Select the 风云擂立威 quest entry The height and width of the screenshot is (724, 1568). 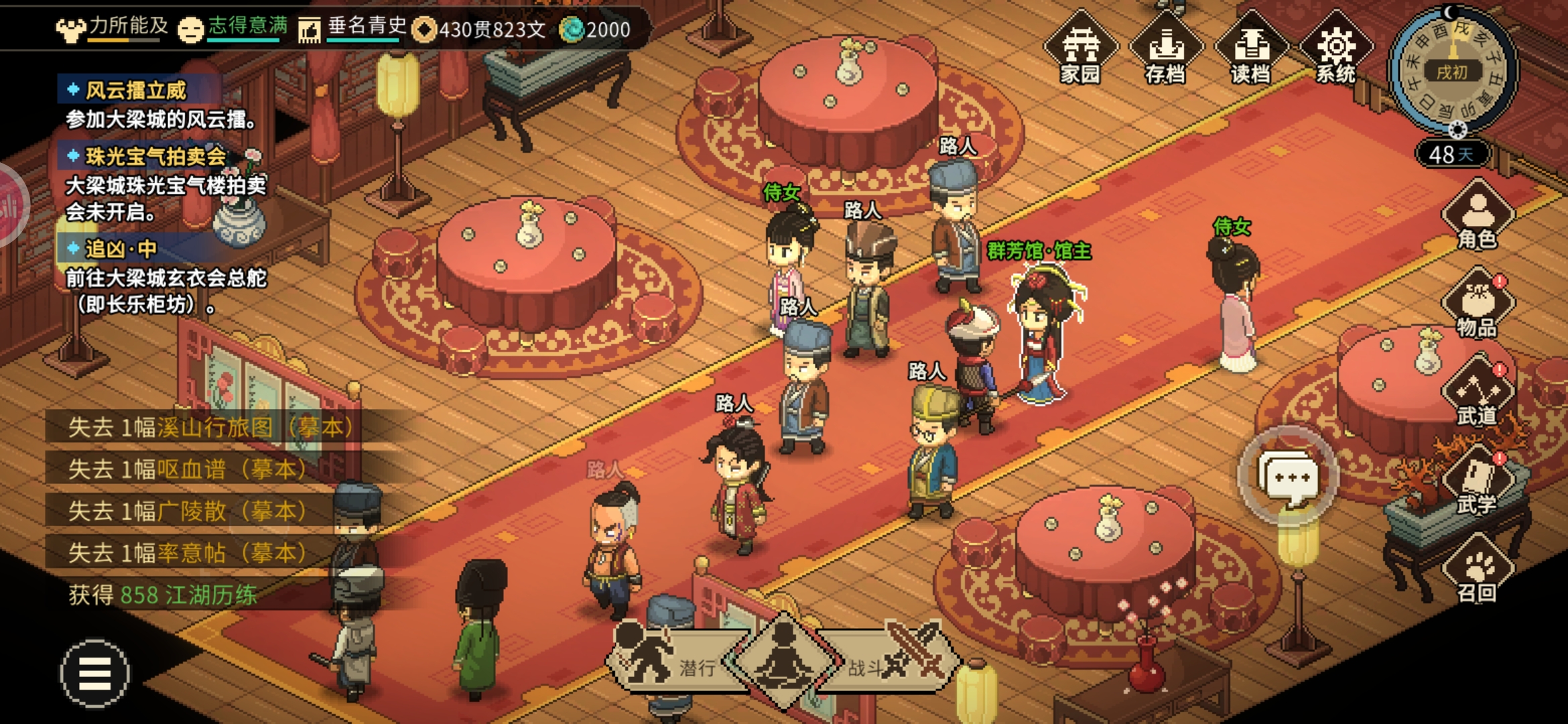click(x=136, y=90)
